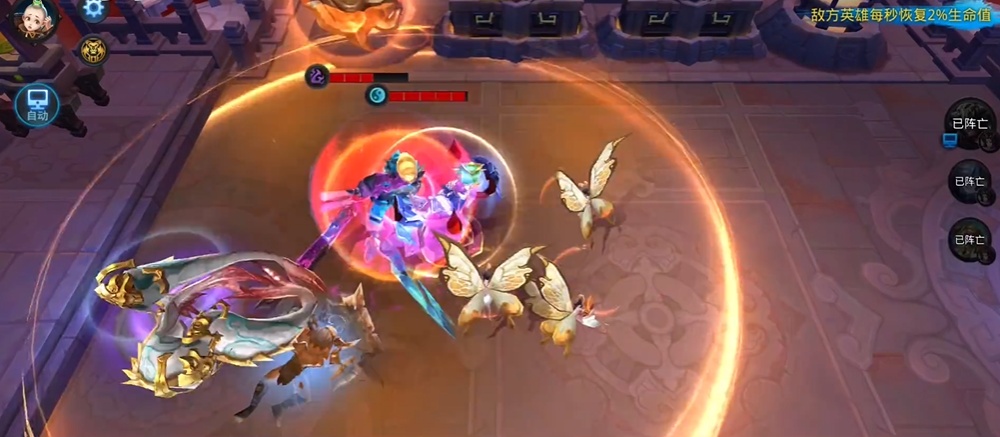Screen dimensions: 1000x437
Task: Click the golden tiger emblem icon
Action: pyautogui.click(x=94, y=50)
